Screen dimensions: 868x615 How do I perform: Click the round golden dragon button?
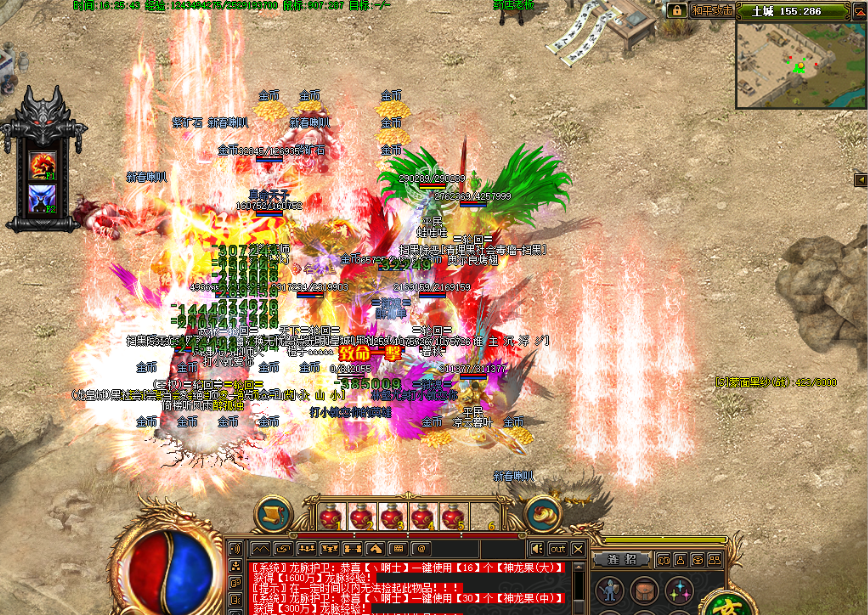coord(543,514)
